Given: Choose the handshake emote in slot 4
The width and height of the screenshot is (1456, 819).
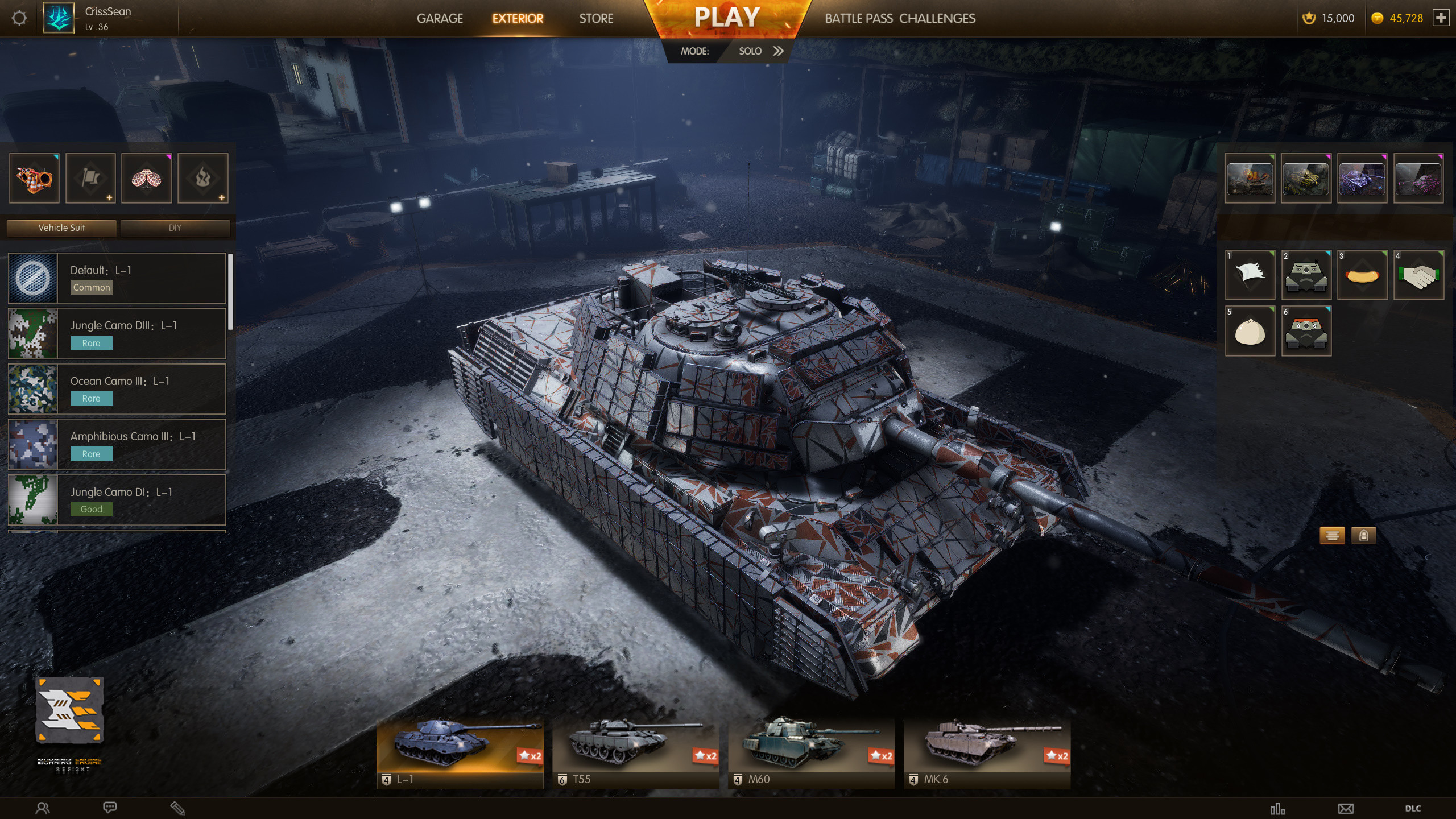Looking at the screenshot, I should click(1419, 276).
